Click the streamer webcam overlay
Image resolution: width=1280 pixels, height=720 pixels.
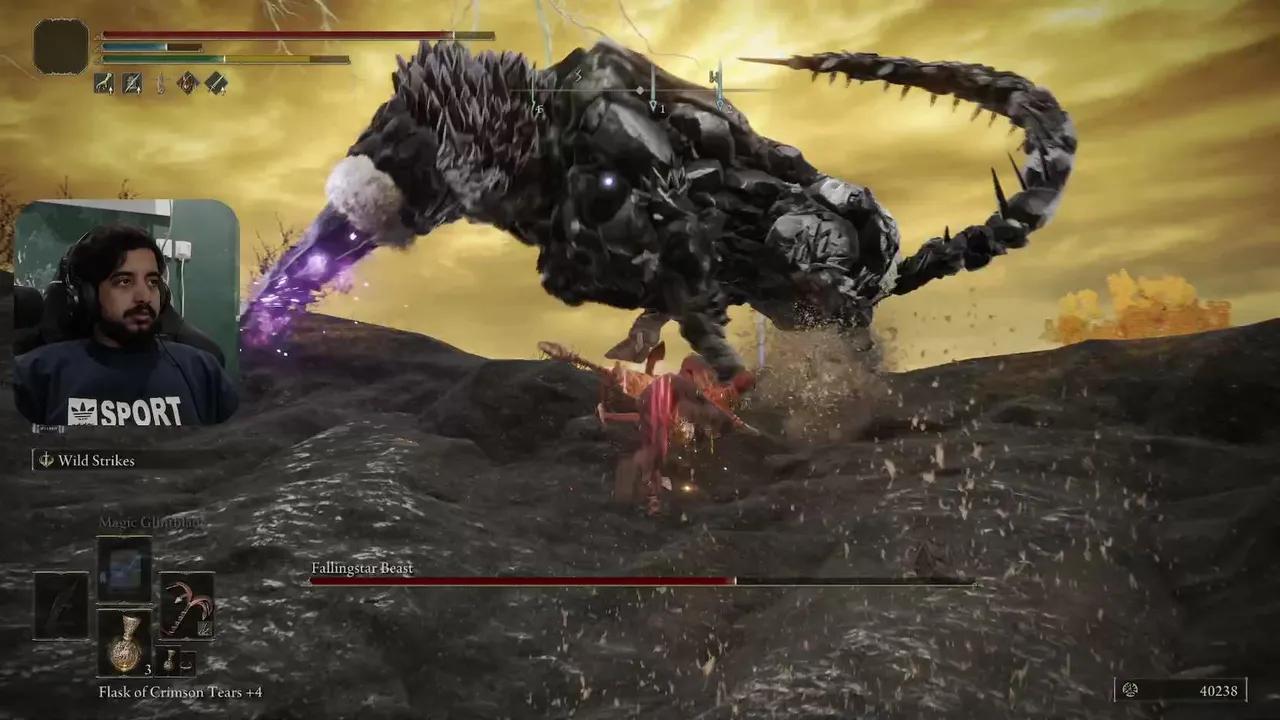(x=126, y=313)
